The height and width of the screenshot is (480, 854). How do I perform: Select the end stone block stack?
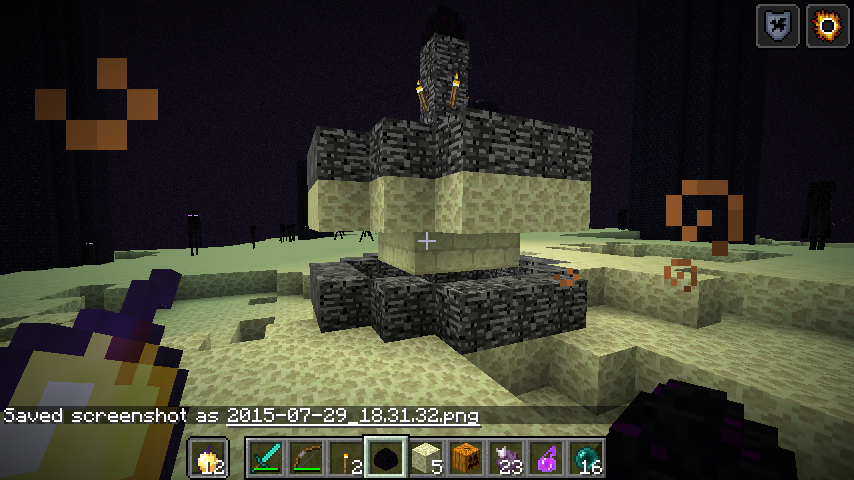(x=426, y=459)
